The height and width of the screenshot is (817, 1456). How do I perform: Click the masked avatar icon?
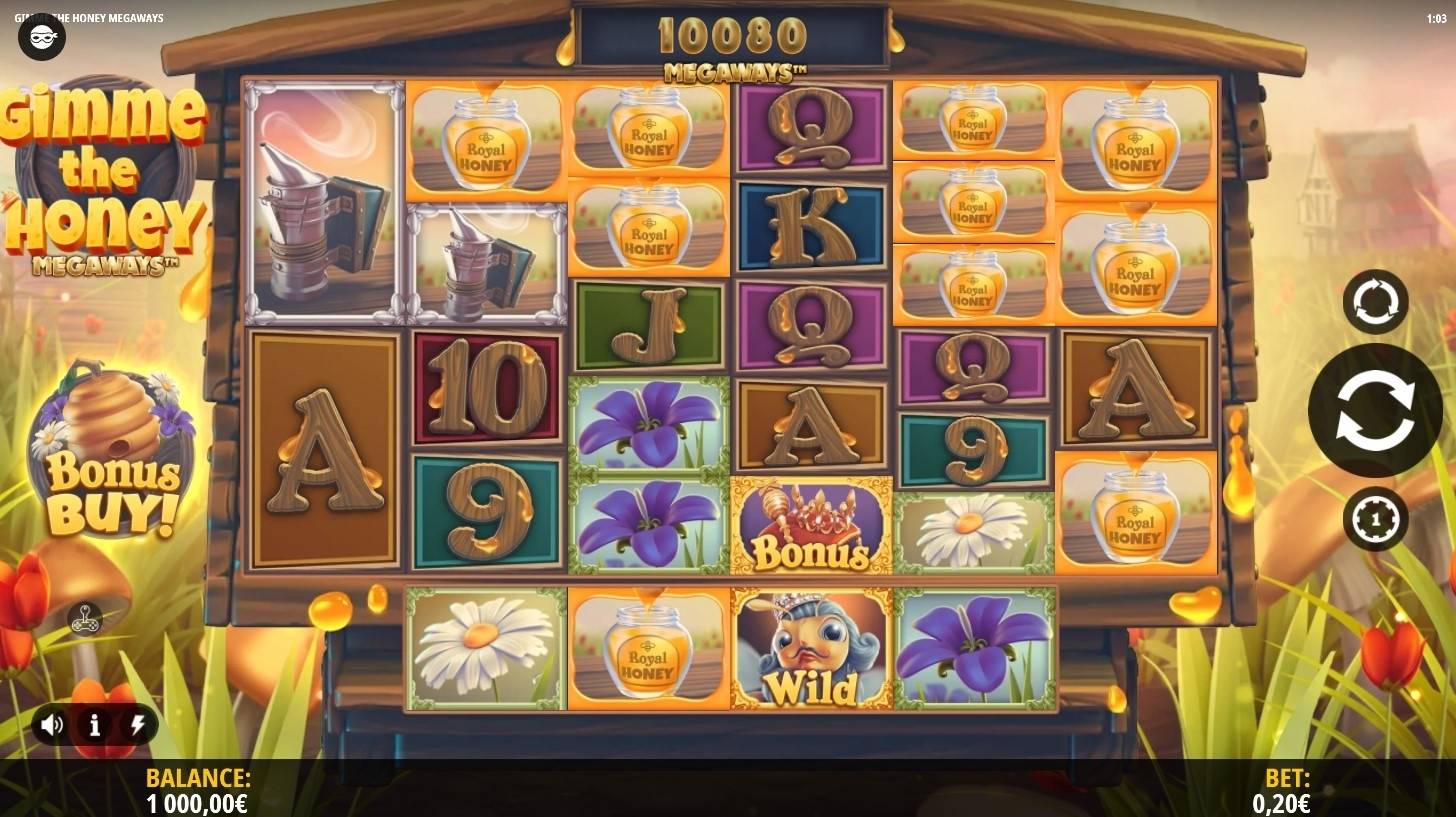pos(42,38)
